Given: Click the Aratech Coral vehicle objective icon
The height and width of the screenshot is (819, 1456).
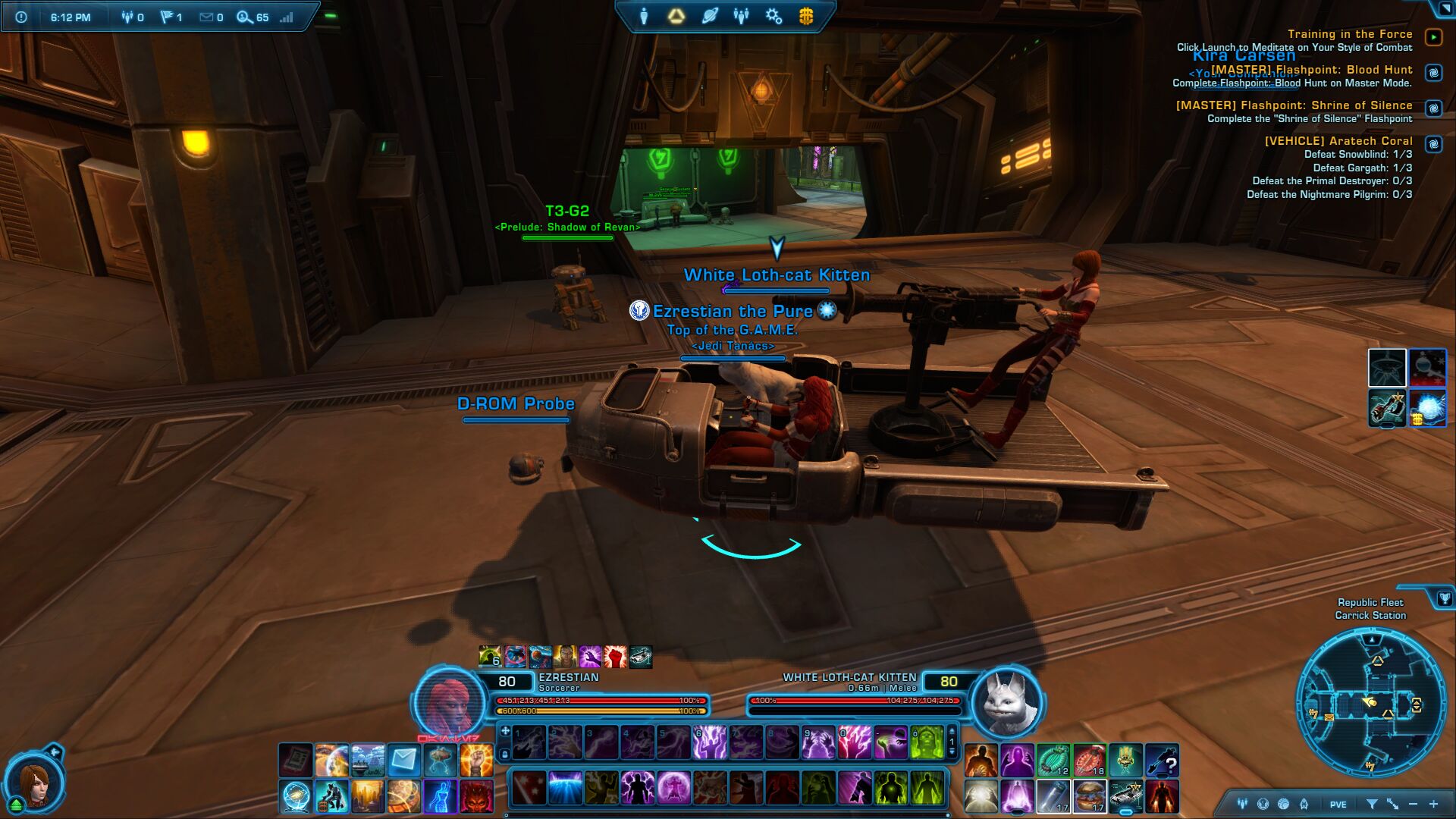Looking at the screenshot, I should click(x=1433, y=144).
